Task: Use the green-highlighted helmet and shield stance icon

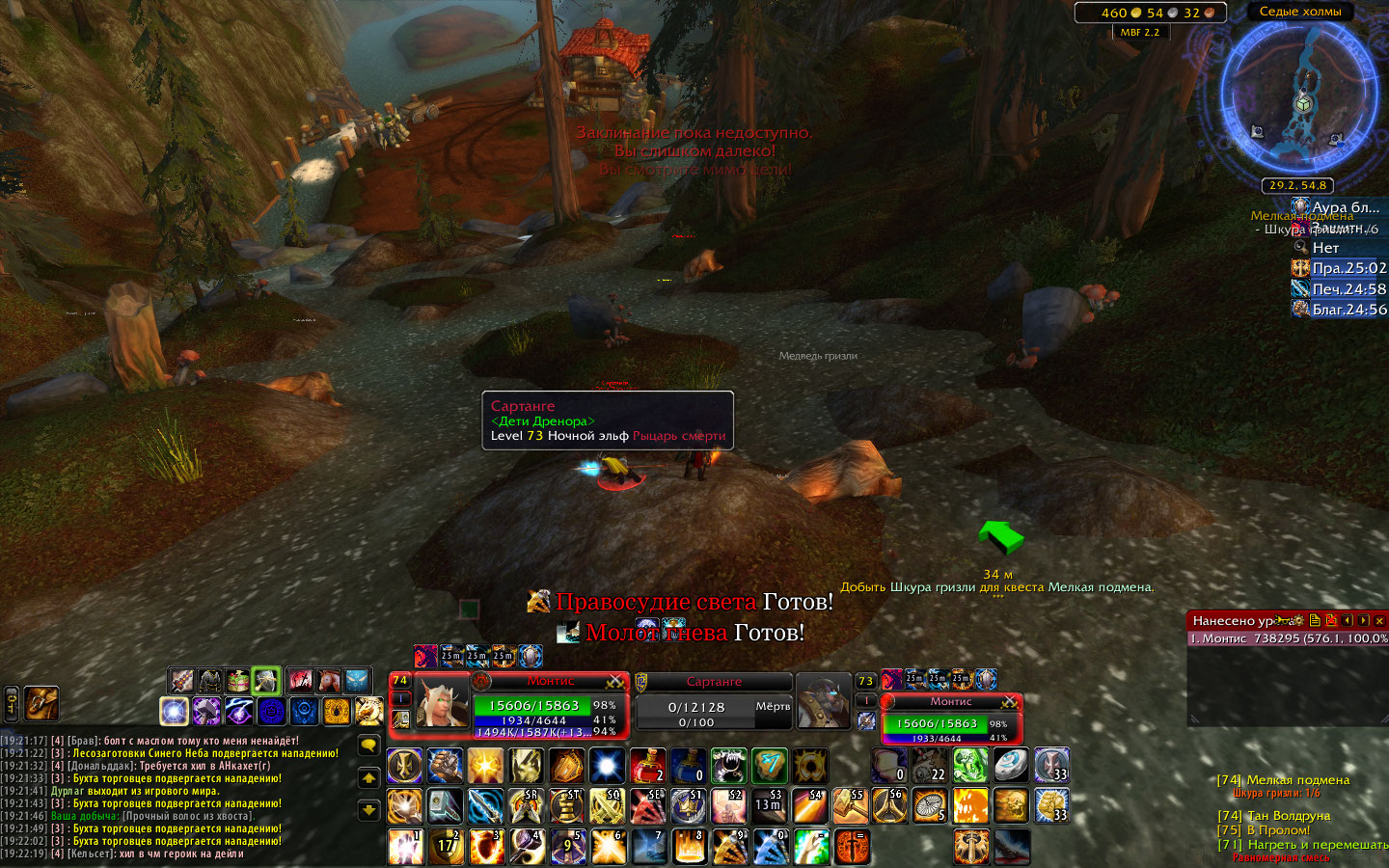Action: (265, 682)
